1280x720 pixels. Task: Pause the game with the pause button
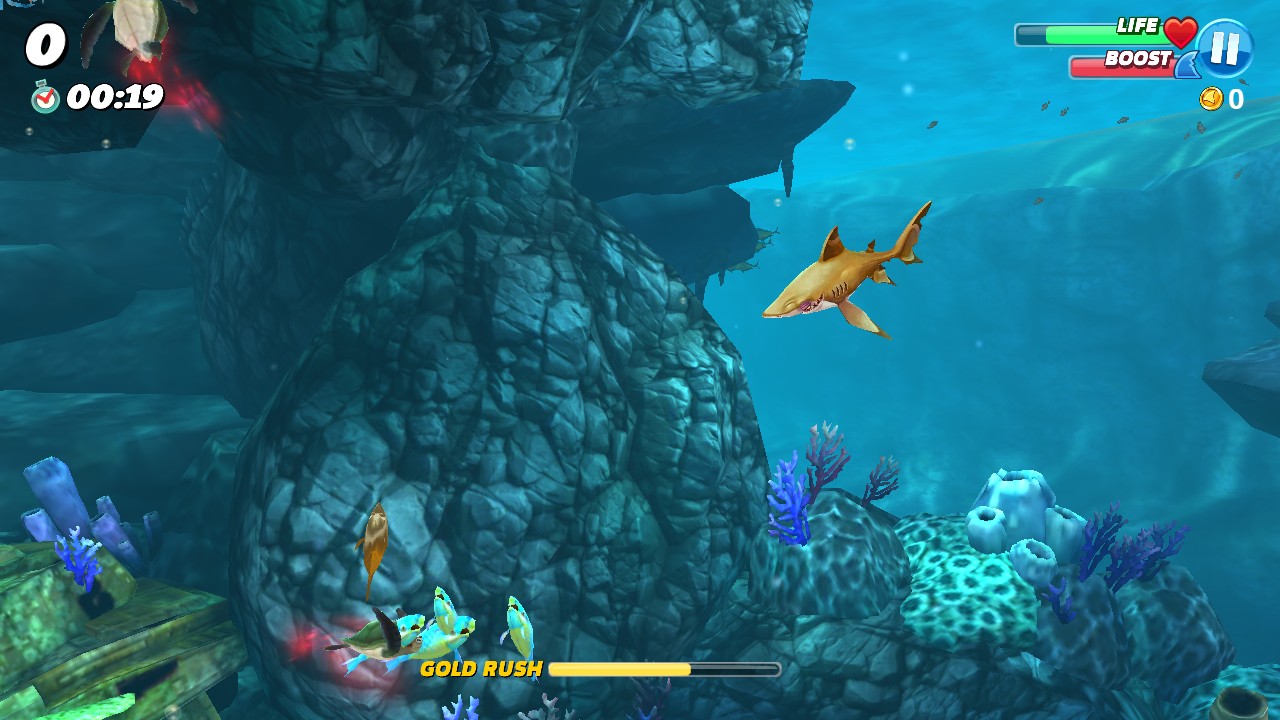coord(1225,48)
